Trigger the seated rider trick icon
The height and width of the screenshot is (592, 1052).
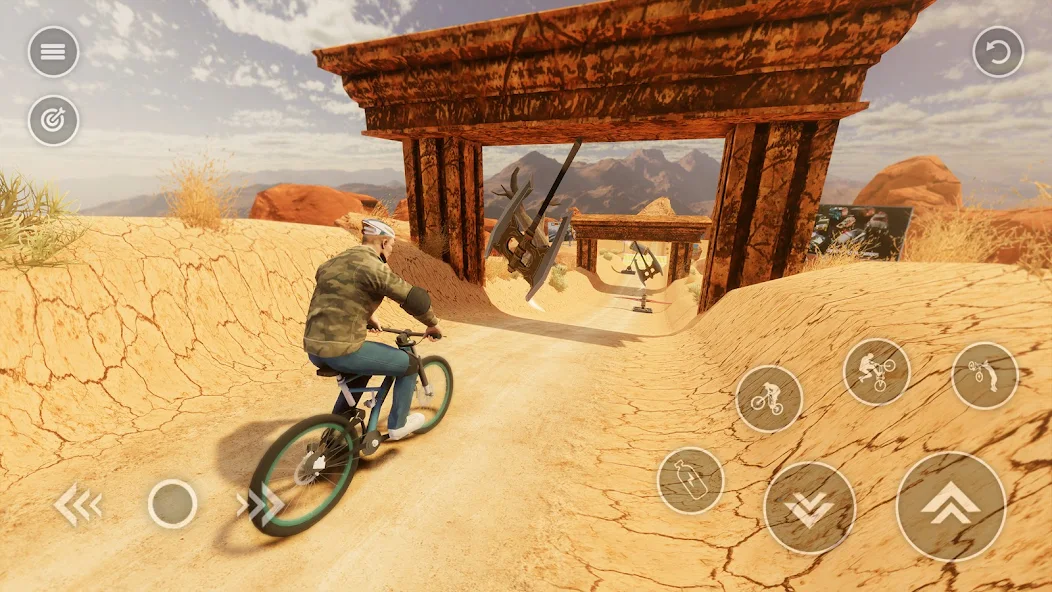pos(768,398)
